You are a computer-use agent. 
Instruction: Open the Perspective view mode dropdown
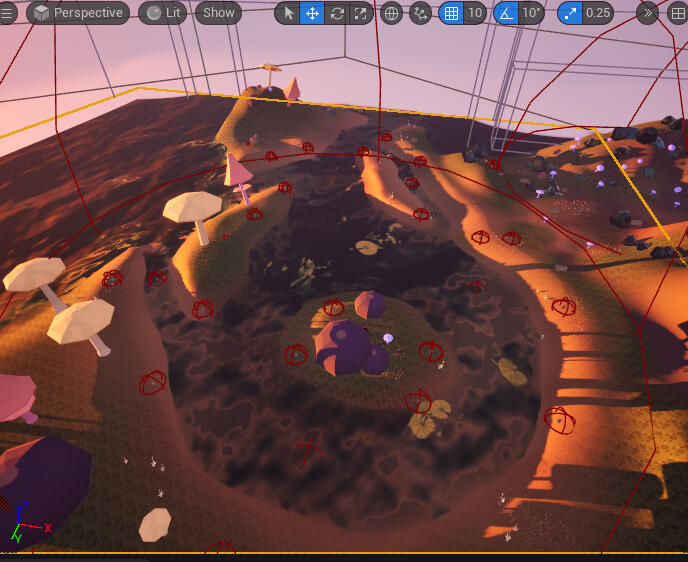click(78, 13)
